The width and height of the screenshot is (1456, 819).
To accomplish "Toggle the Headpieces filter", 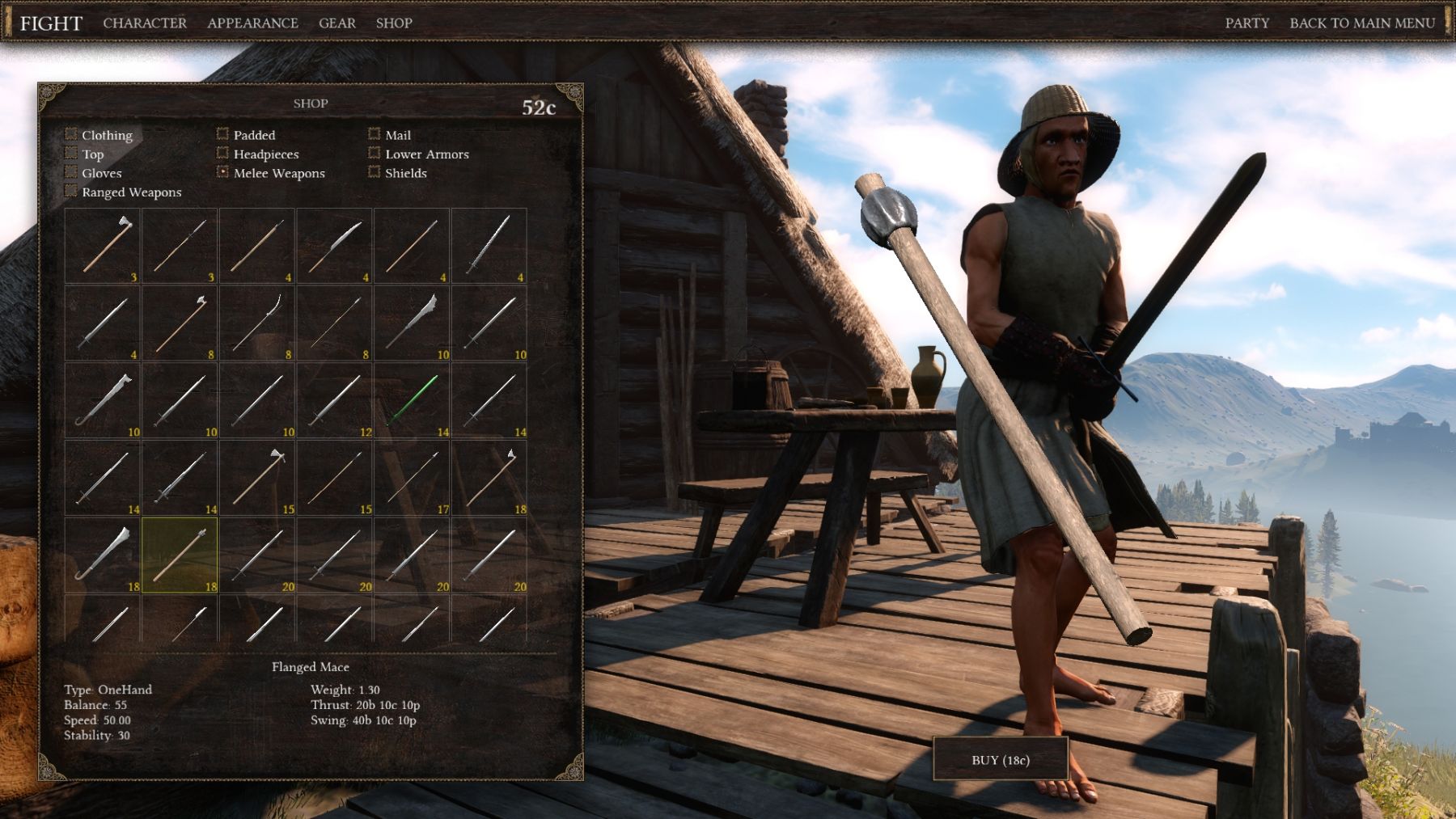I will pos(222,153).
